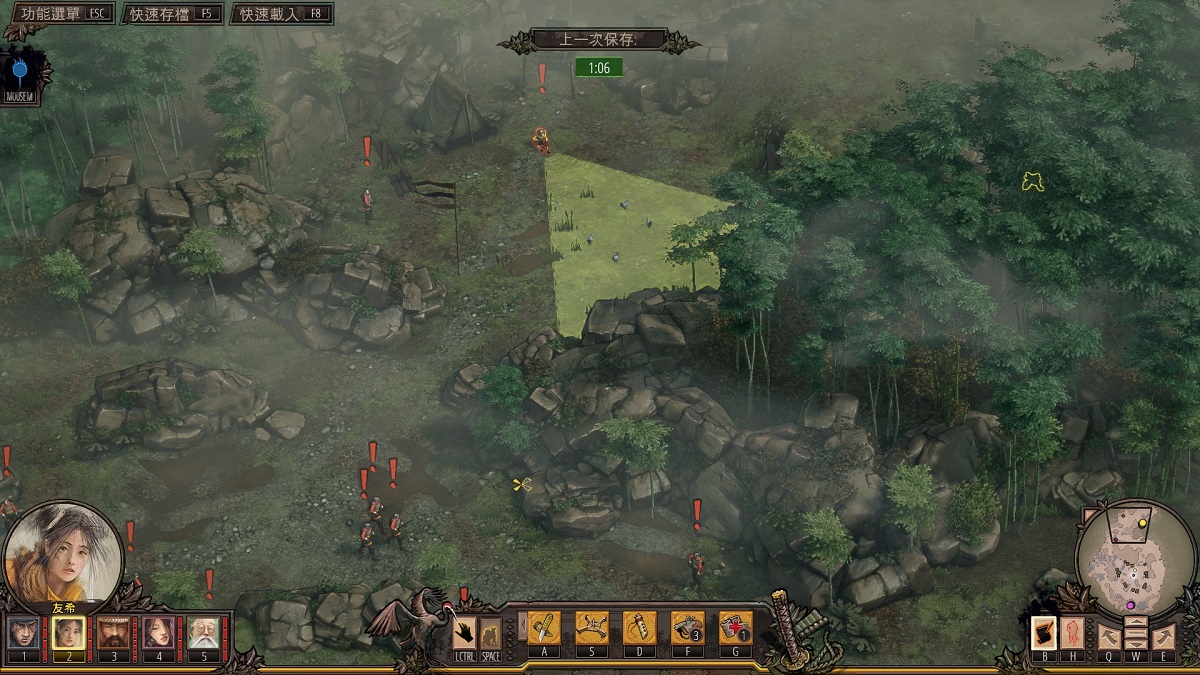Click the minimap
This screenshot has height=675, width=1200.
coord(1133,562)
